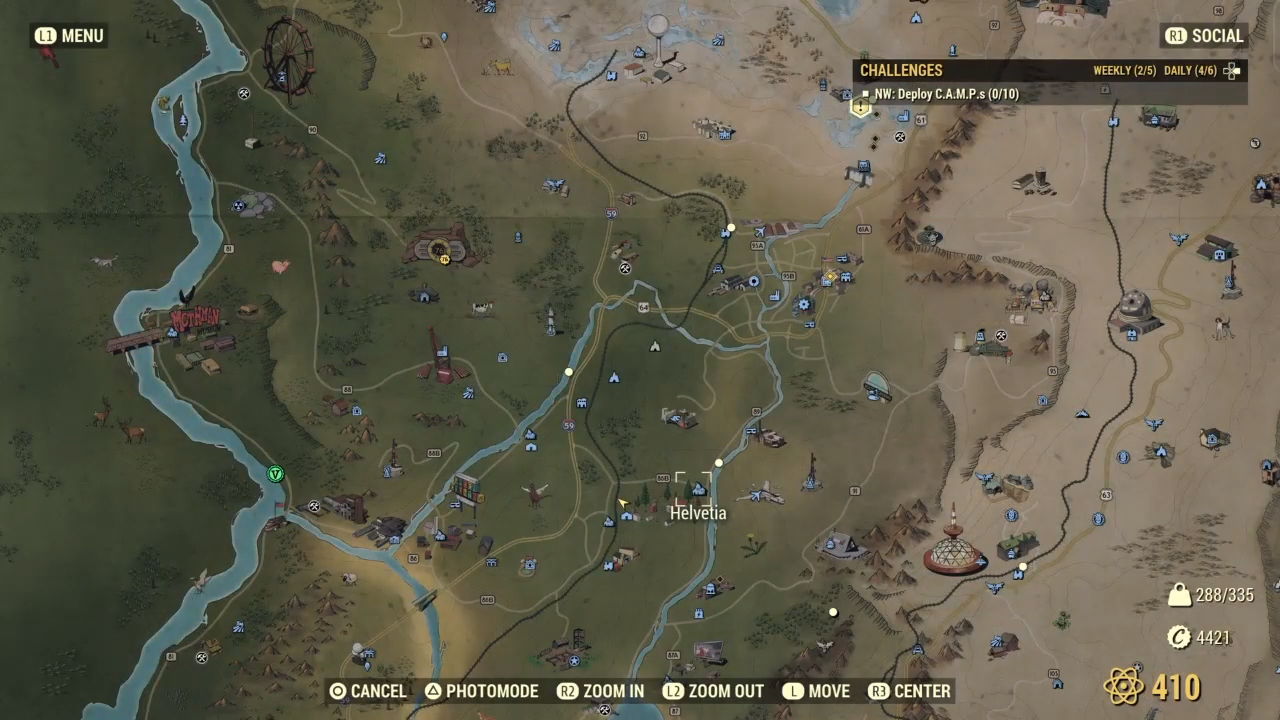Show the Weekly challenges progress
Screen dimensions: 1280x720
click(1124, 71)
